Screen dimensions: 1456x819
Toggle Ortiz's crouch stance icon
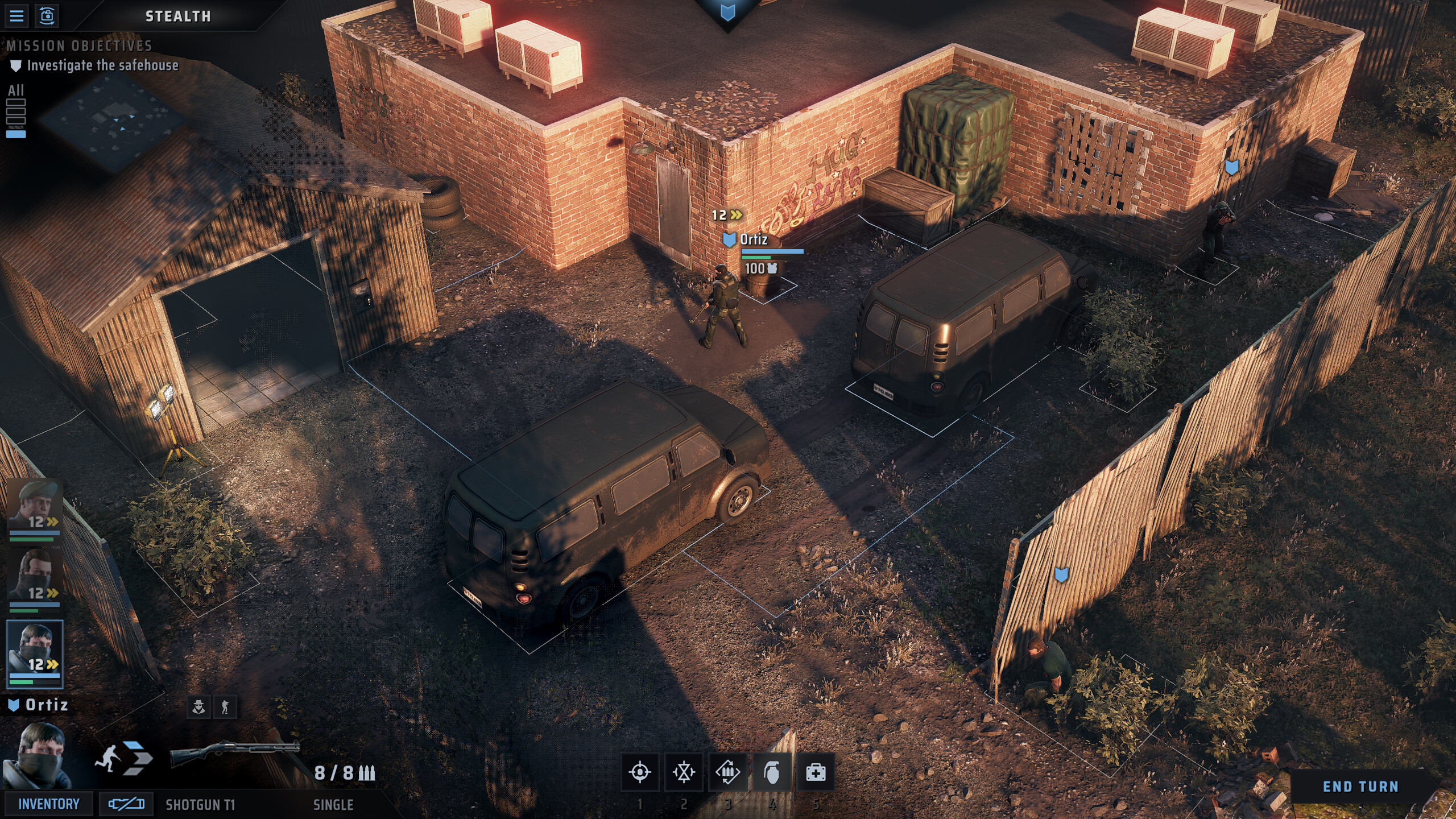224,707
